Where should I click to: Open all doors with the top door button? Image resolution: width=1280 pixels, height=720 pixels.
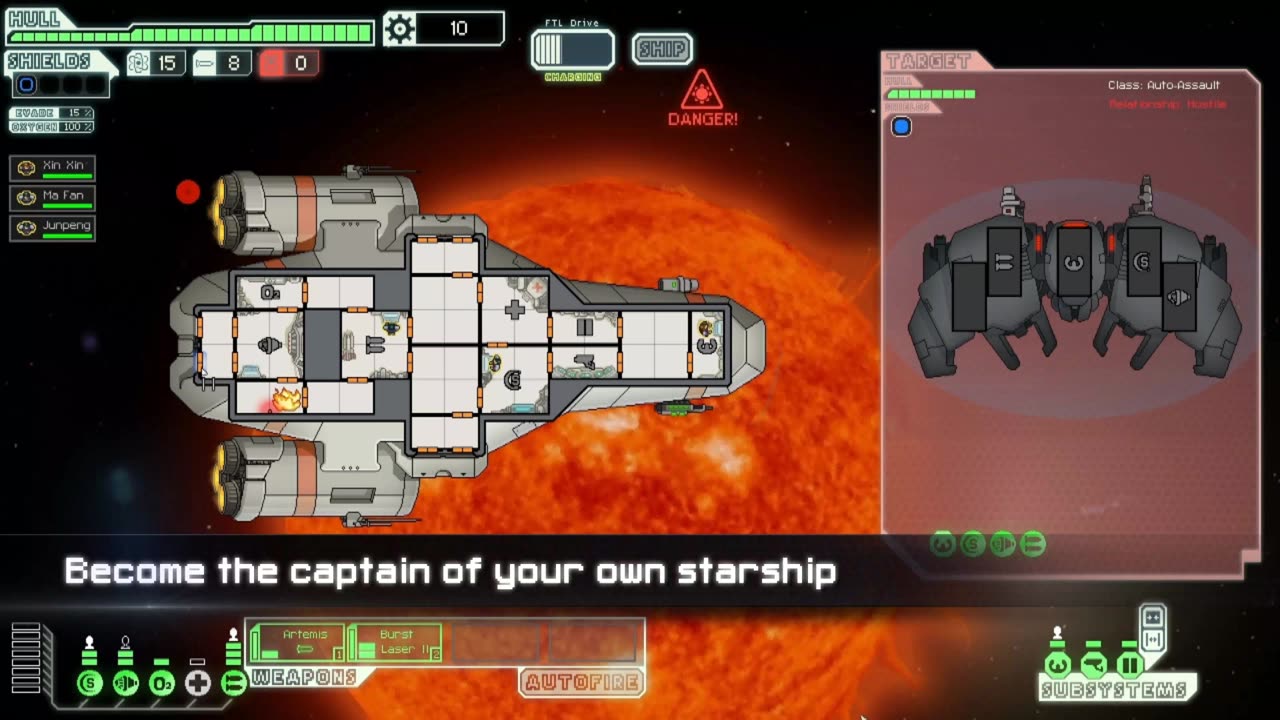1152,617
